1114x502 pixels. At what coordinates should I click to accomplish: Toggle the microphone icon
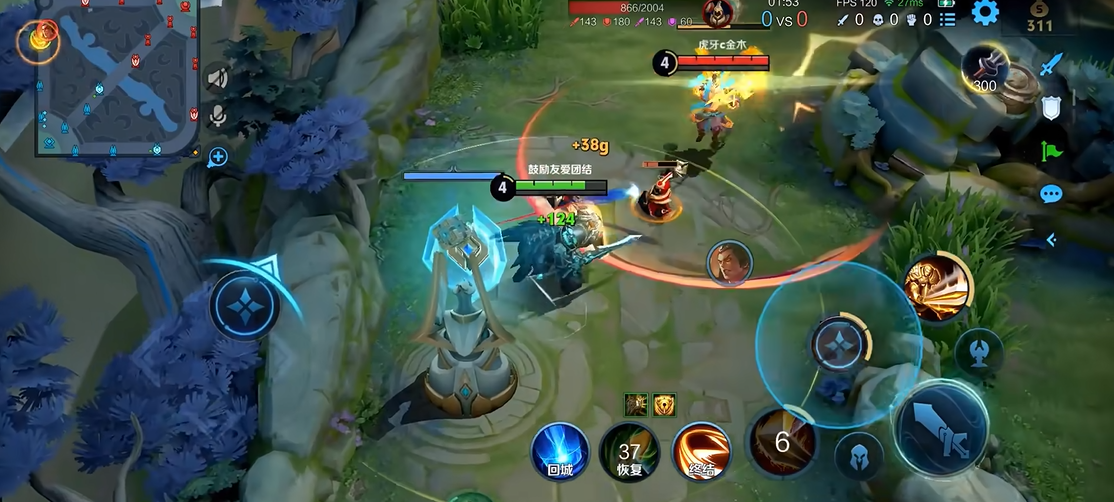coord(216,117)
